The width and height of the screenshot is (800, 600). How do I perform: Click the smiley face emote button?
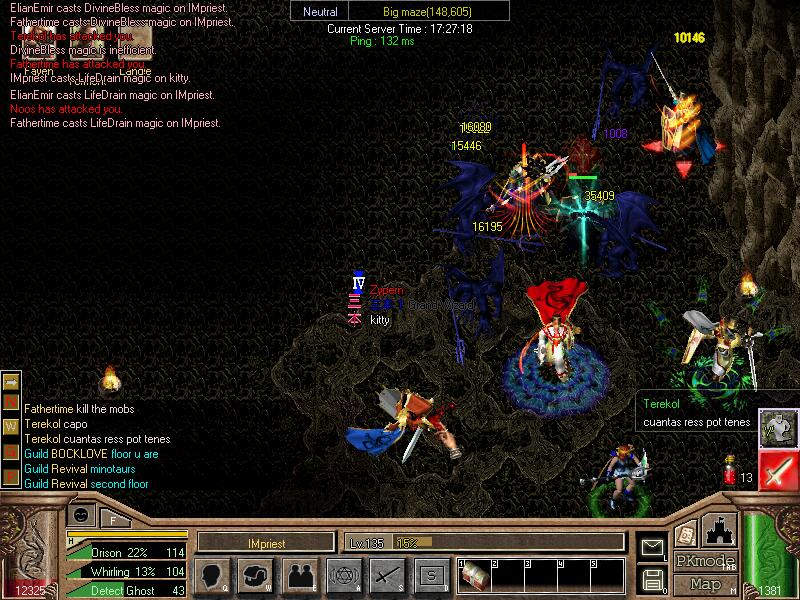tap(82, 514)
